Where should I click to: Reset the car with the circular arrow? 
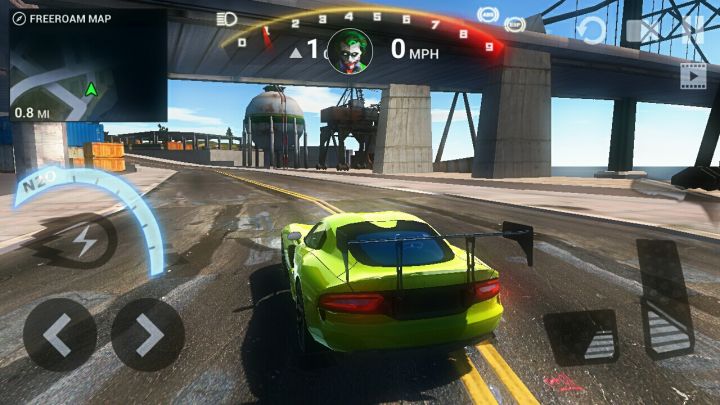(591, 30)
